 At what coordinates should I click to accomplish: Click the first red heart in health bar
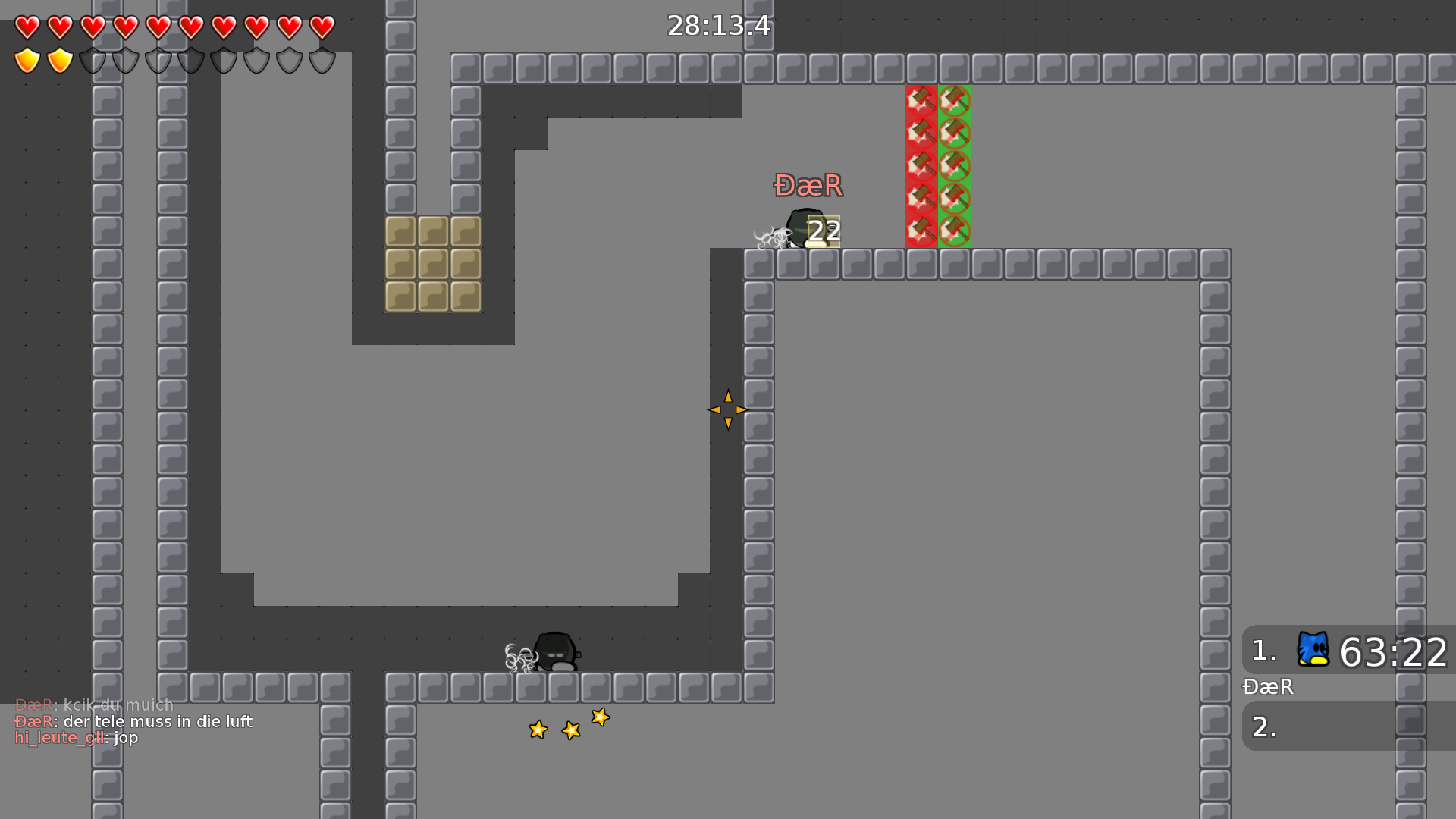26,27
